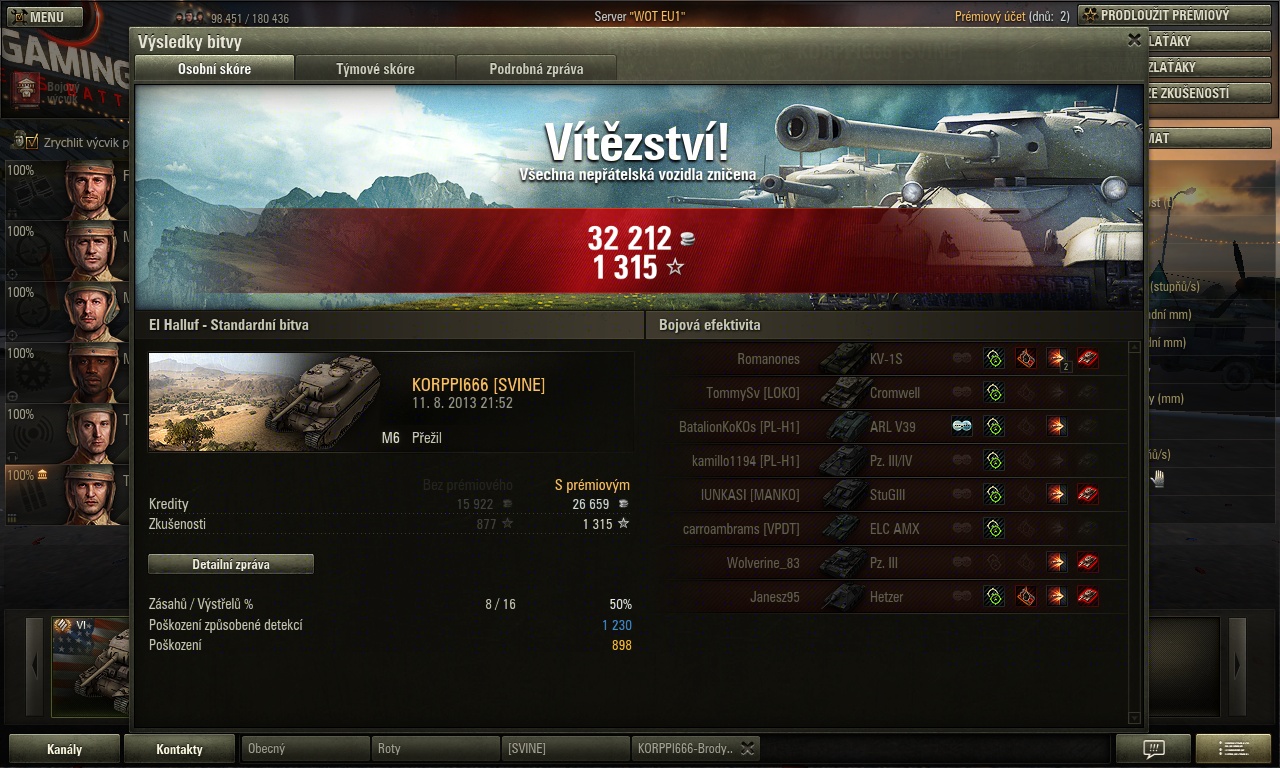Select the Roty chat channel

tap(435, 748)
